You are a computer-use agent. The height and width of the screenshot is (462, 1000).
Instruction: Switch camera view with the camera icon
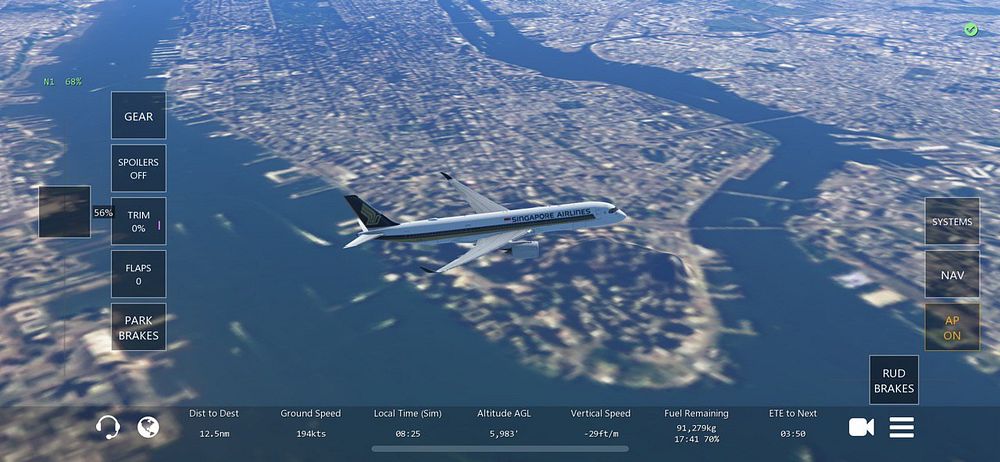click(x=861, y=427)
